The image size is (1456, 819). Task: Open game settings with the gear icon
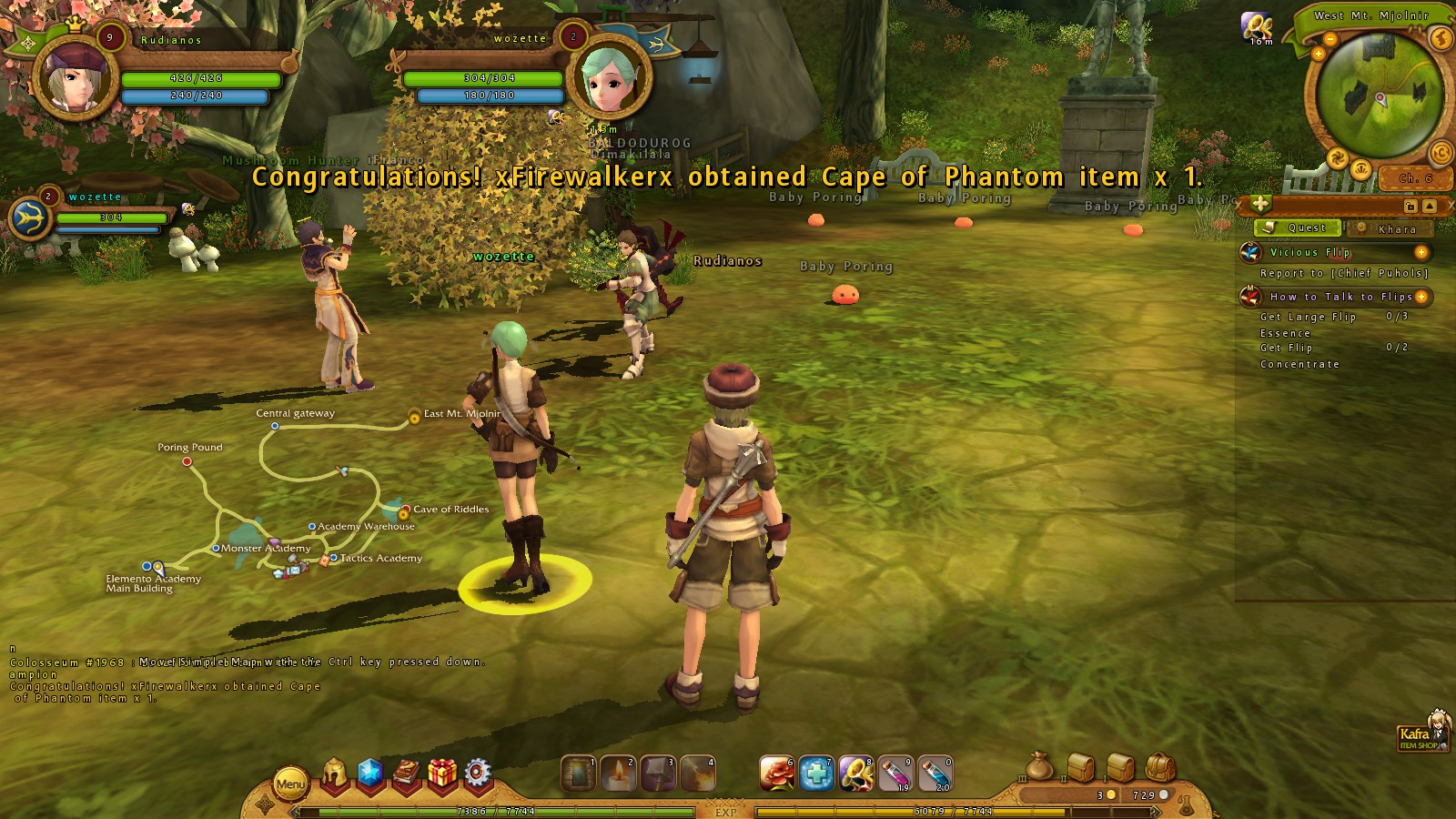[476, 771]
